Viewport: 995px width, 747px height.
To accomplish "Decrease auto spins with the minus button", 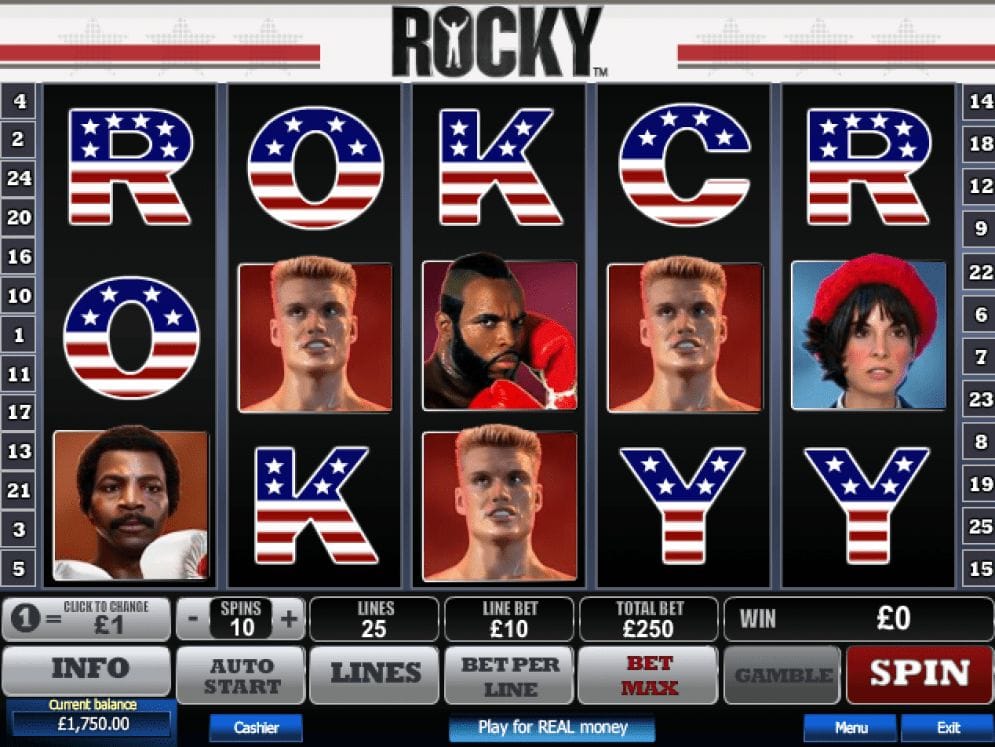I will click(193, 619).
